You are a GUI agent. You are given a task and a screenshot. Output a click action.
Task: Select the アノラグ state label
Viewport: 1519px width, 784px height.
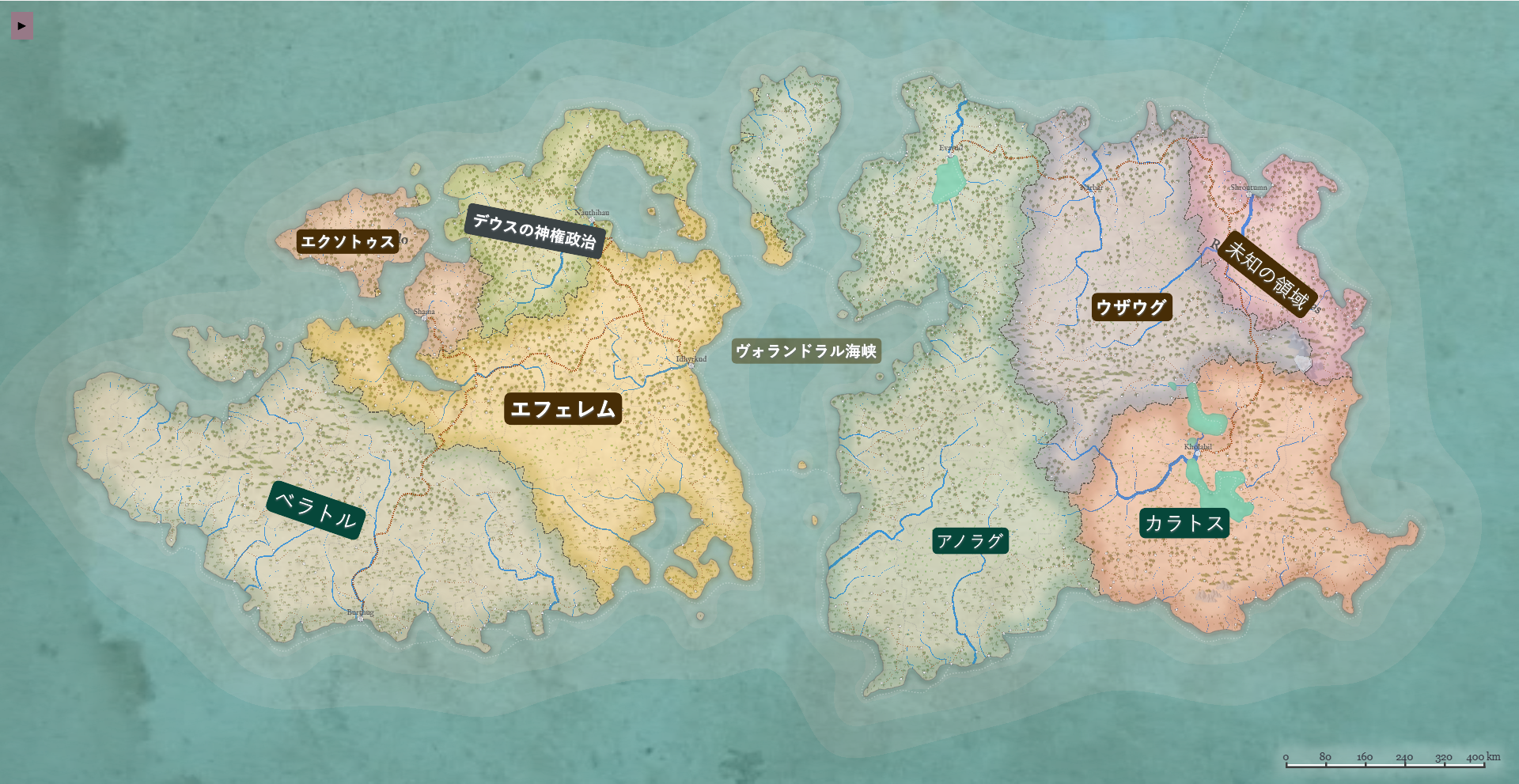pyautogui.click(x=970, y=541)
